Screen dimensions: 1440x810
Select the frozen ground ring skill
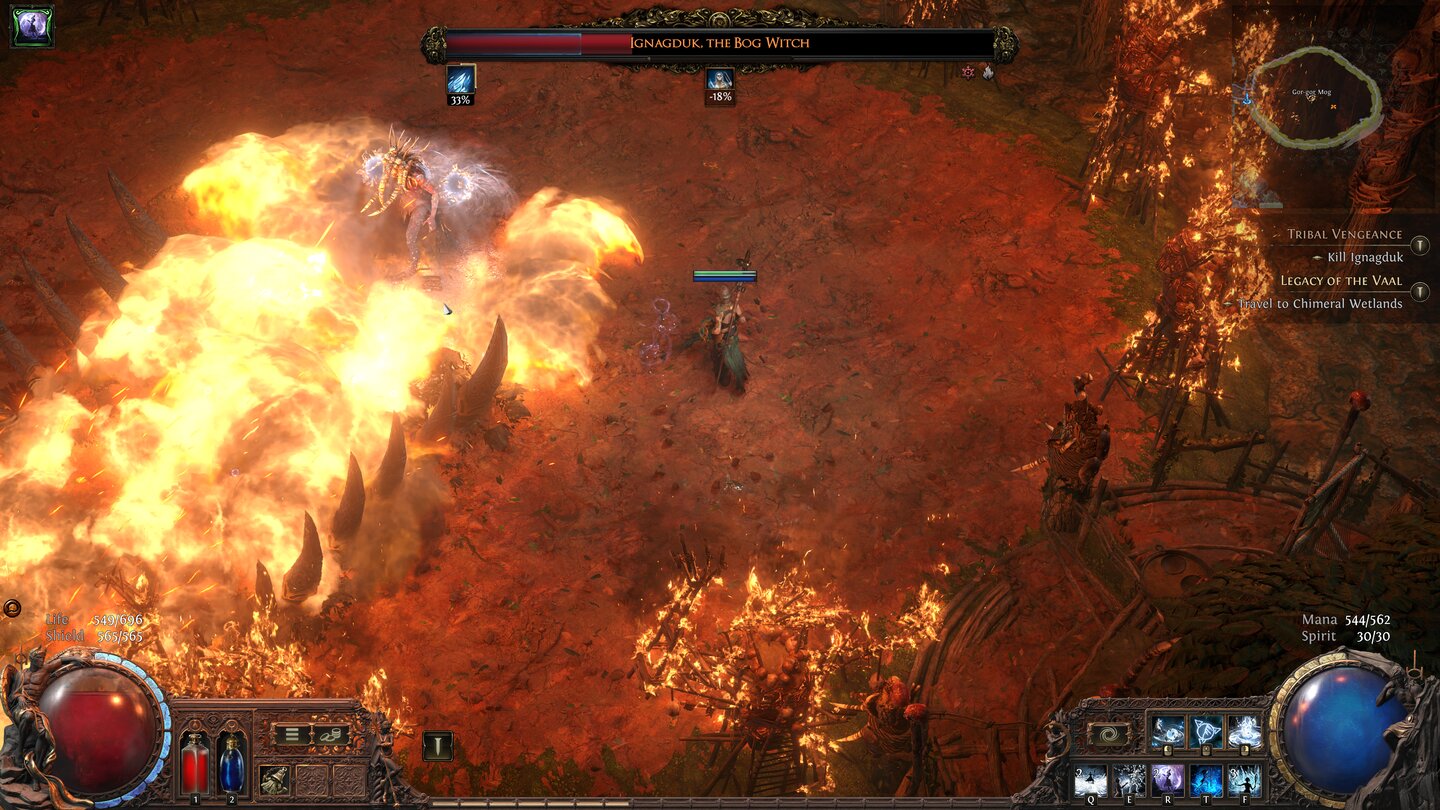tap(1244, 732)
